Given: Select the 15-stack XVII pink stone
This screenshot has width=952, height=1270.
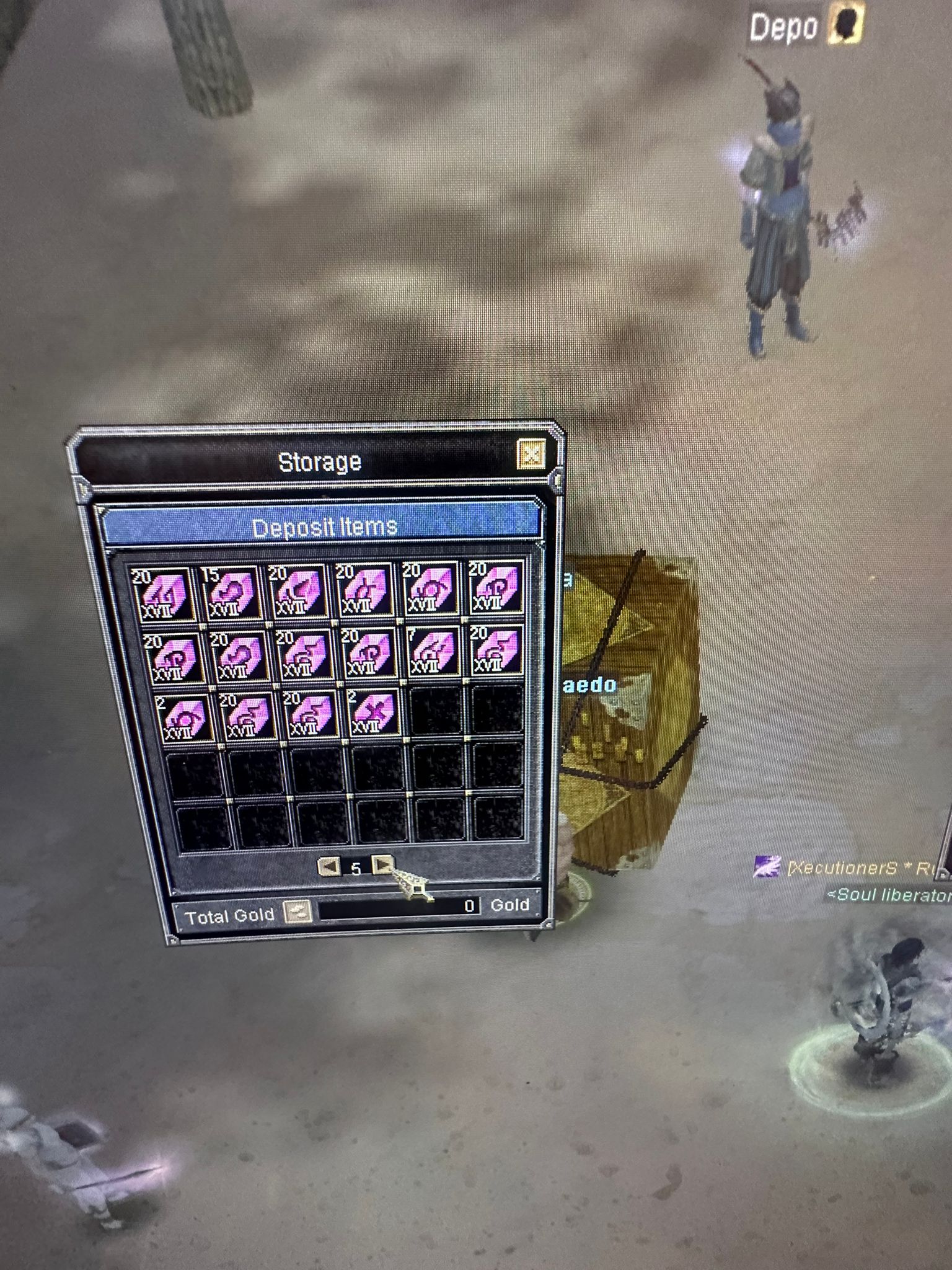Looking at the screenshot, I should coord(230,591).
